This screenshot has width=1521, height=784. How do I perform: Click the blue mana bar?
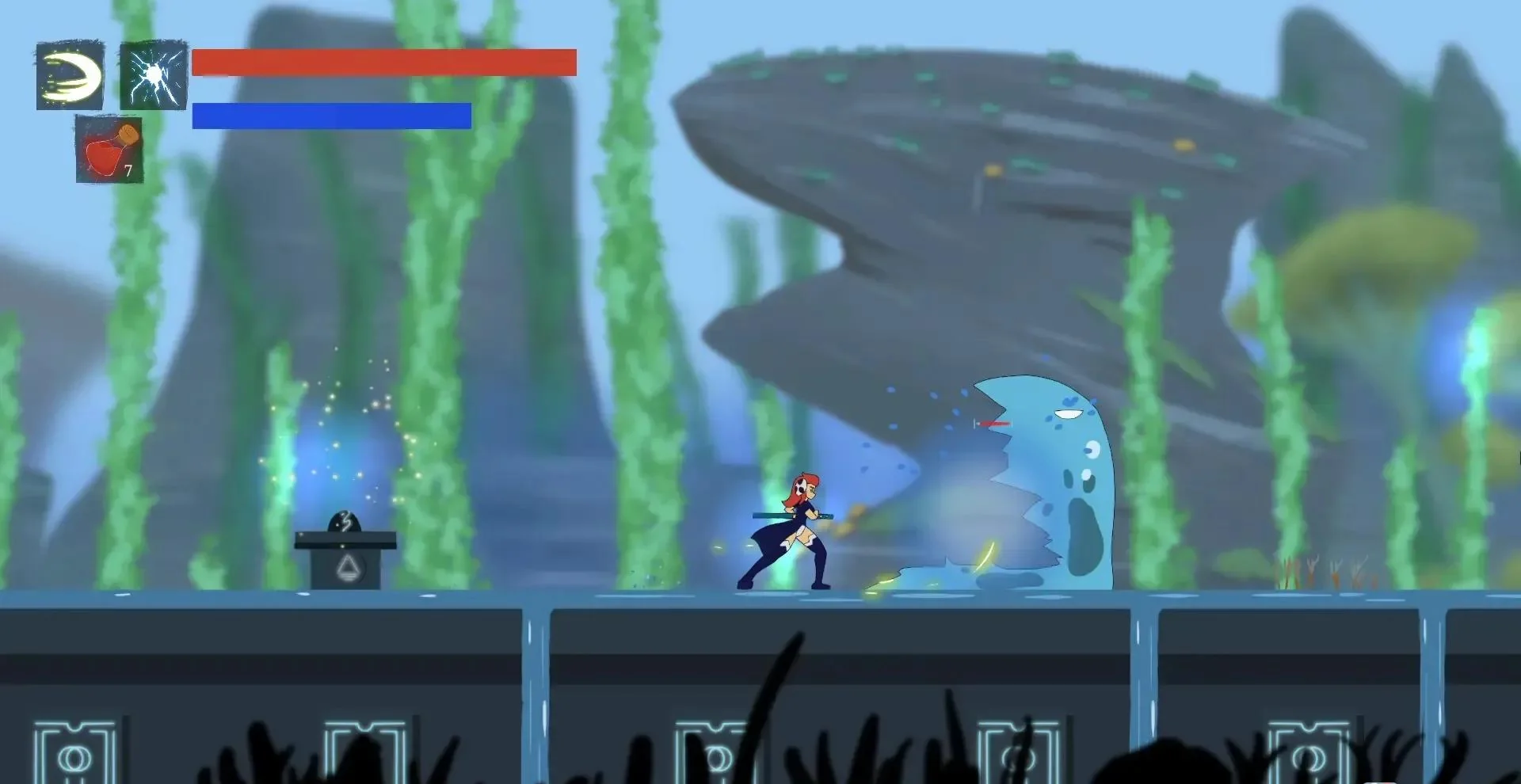click(x=331, y=116)
